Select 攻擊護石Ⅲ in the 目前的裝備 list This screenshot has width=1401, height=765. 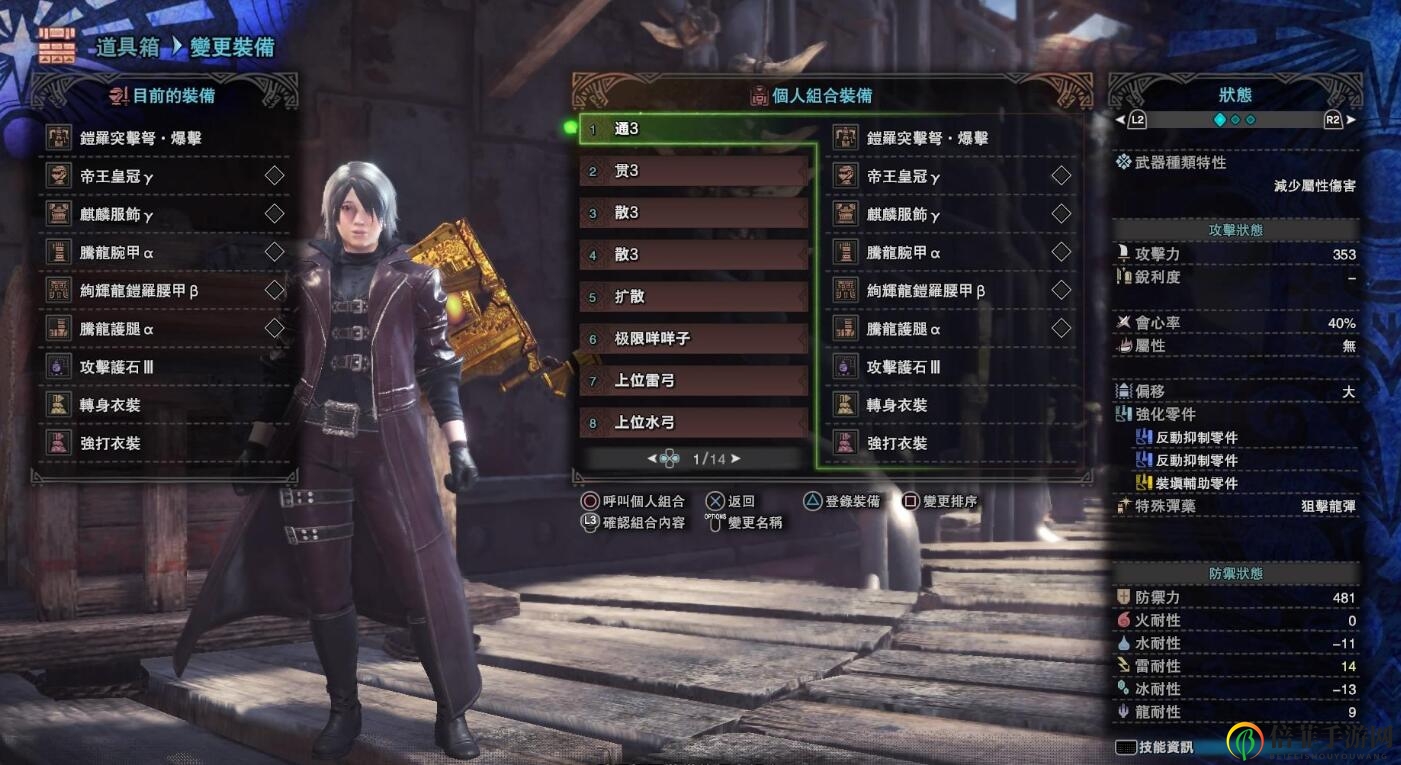pyautogui.click(x=116, y=367)
